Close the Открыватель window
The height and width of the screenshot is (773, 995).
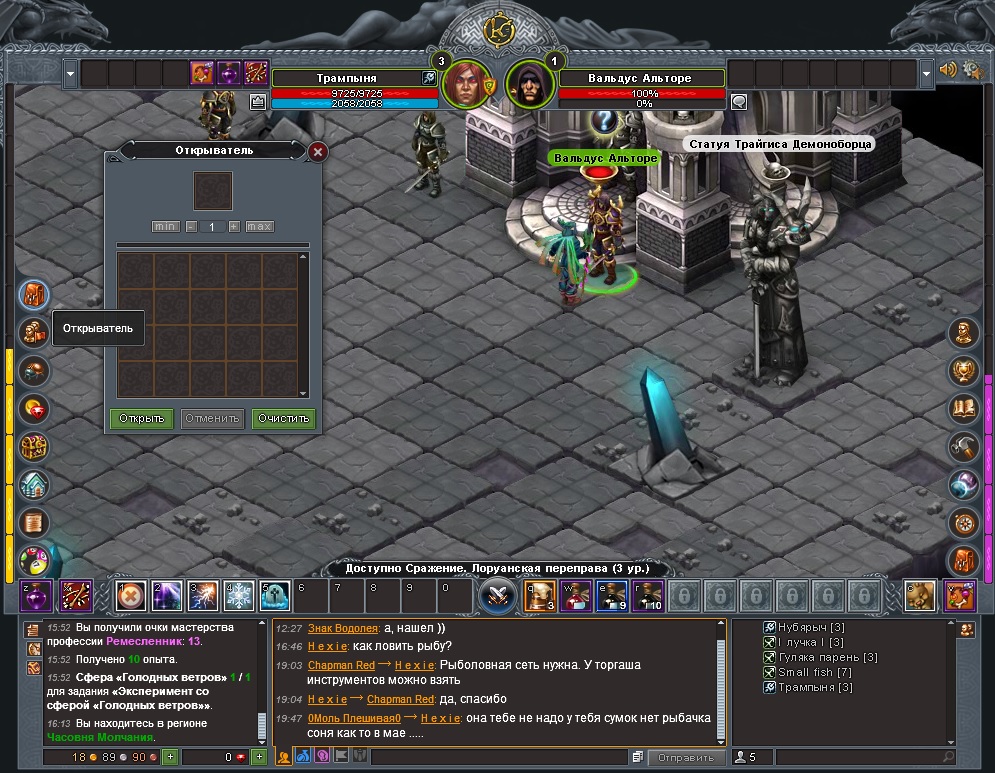pos(318,152)
